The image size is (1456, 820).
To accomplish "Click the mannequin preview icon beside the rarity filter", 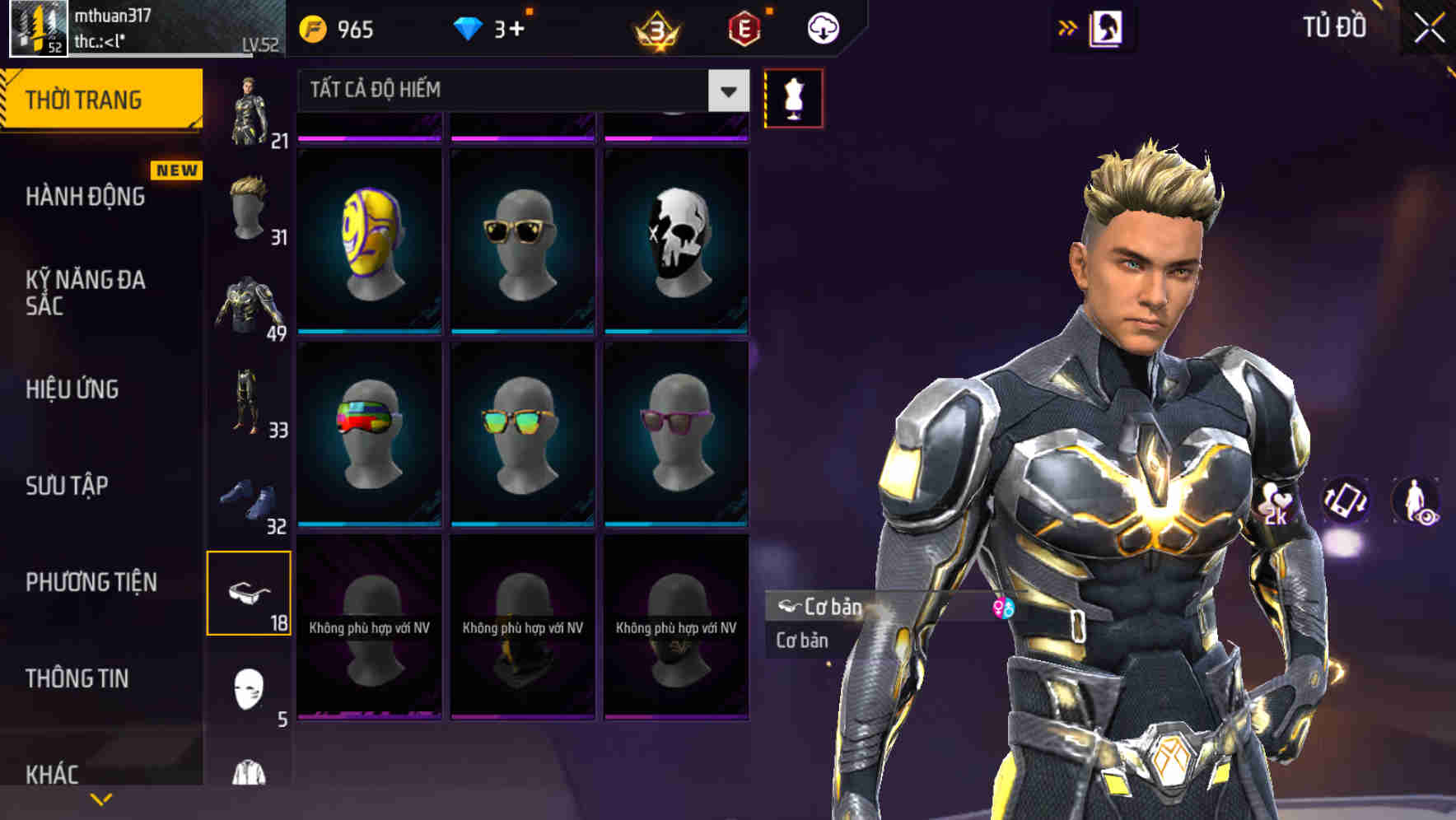I will click(x=793, y=96).
